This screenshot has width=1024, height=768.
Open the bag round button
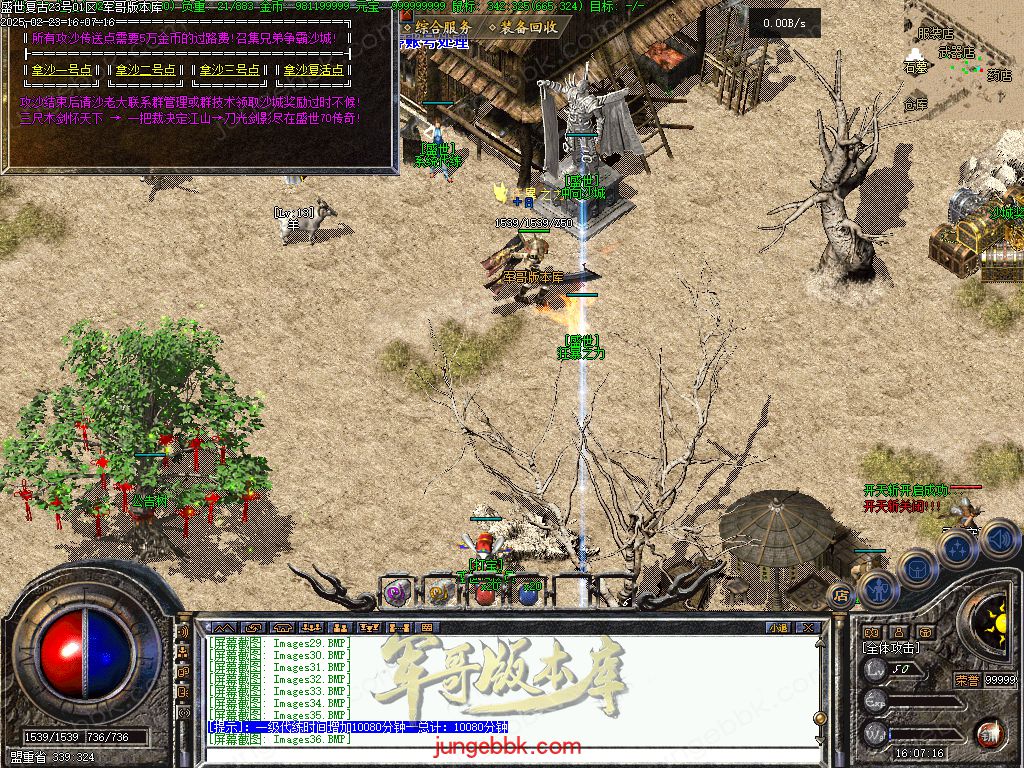(915, 567)
